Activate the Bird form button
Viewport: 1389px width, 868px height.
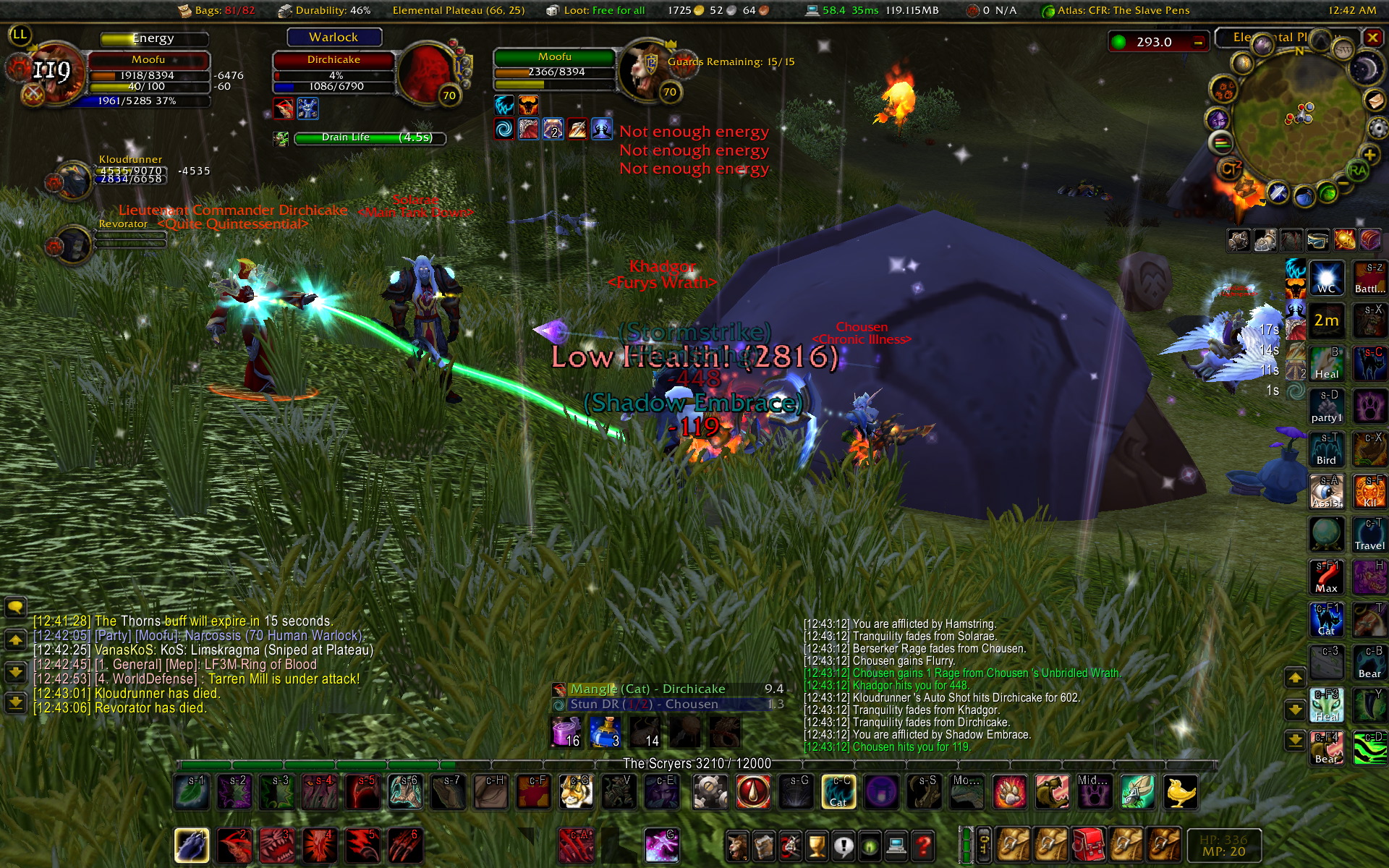click(1326, 449)
